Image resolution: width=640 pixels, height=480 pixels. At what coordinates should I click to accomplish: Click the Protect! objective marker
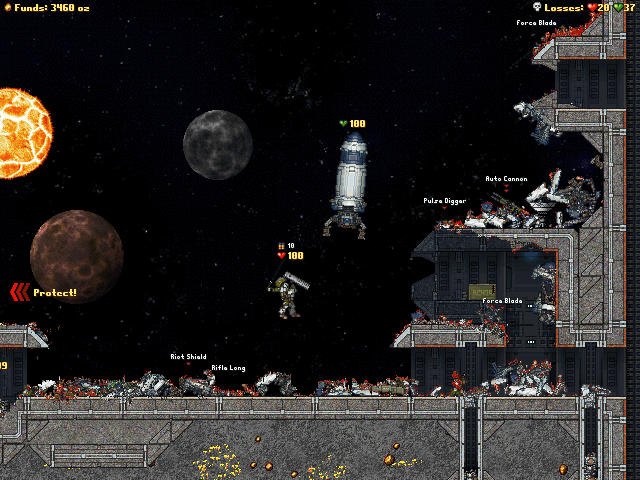(43, 292)
